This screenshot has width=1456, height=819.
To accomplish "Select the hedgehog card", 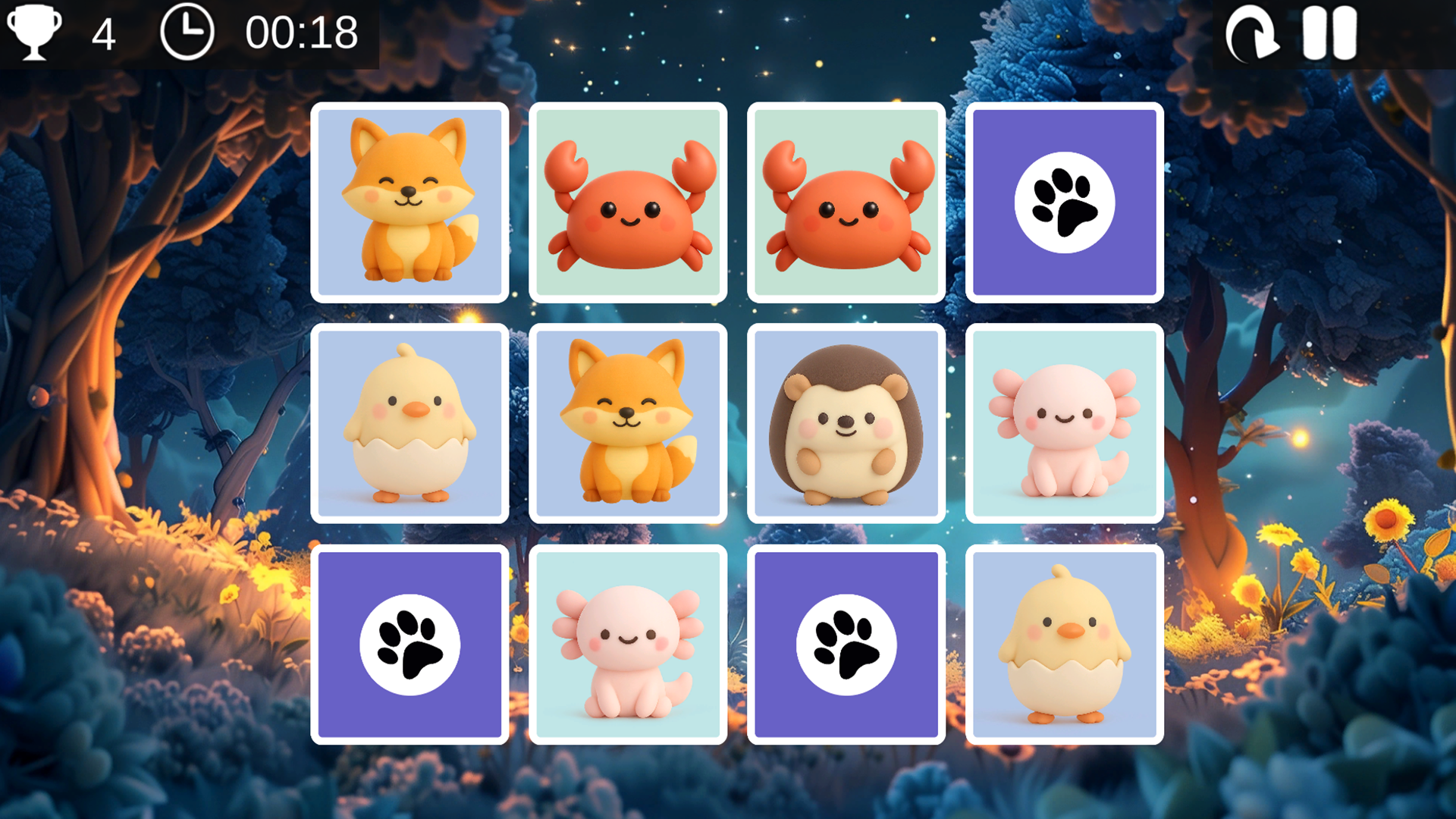I will (x=846, y=423).
